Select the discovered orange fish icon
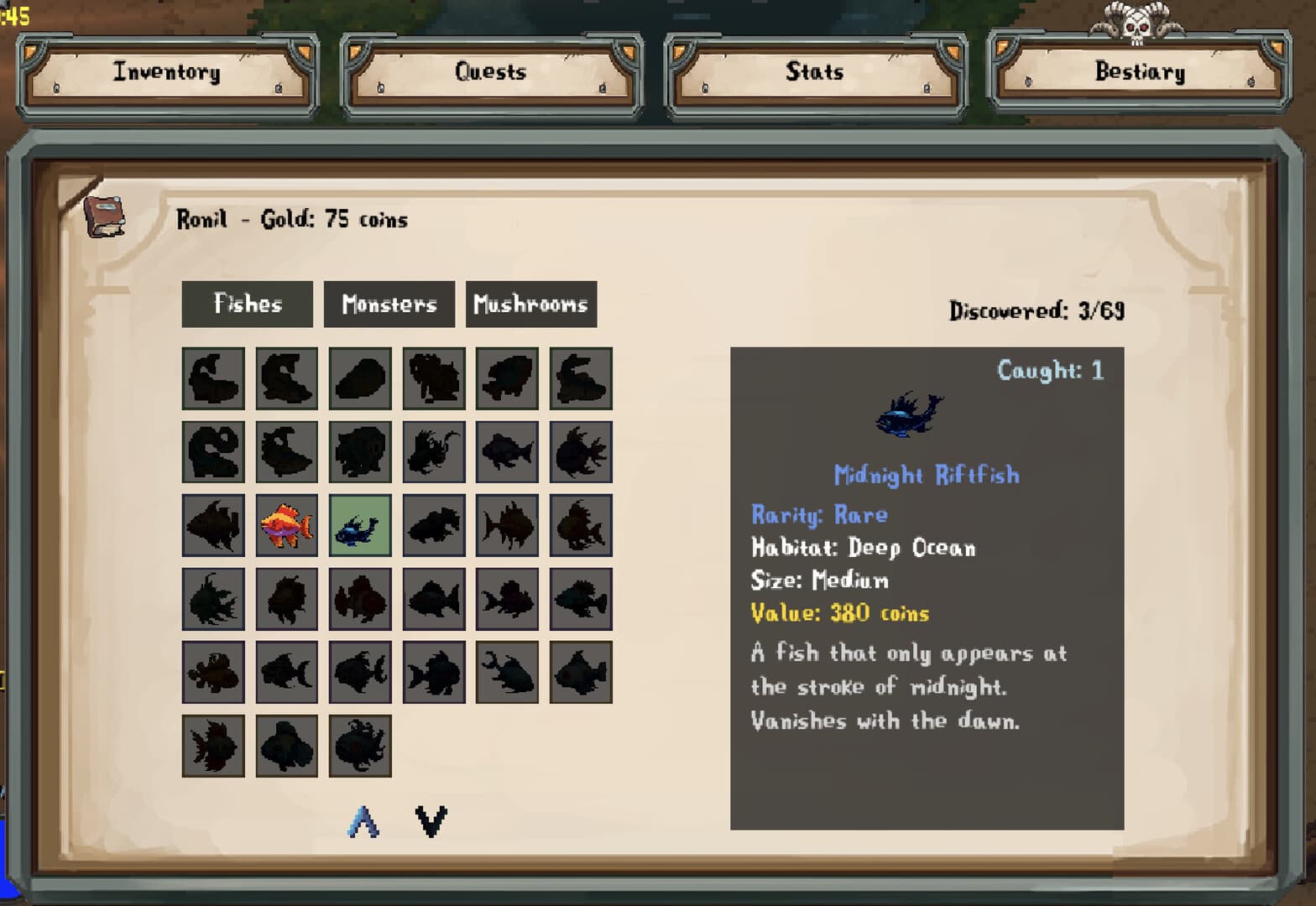 pos(286,524)
